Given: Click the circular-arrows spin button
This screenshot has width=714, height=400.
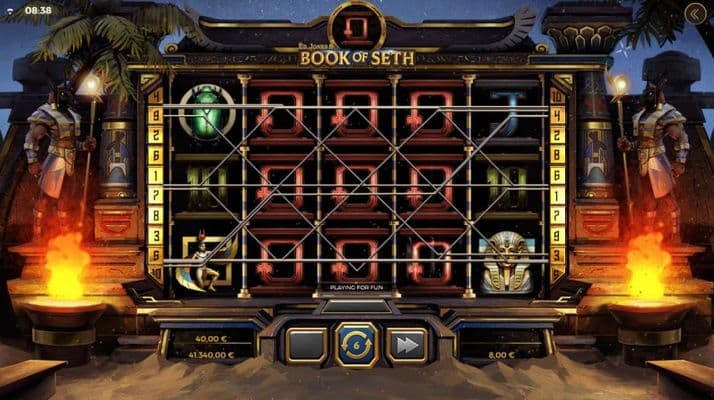Looking at the screenshot, I should point(357,344).
